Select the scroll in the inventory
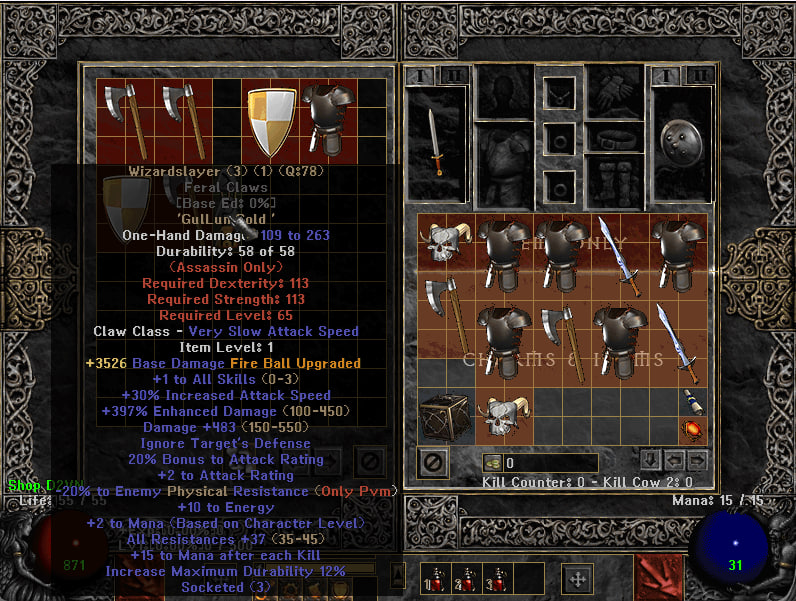Viewport: 796px width, 601px height. (693, 401)
